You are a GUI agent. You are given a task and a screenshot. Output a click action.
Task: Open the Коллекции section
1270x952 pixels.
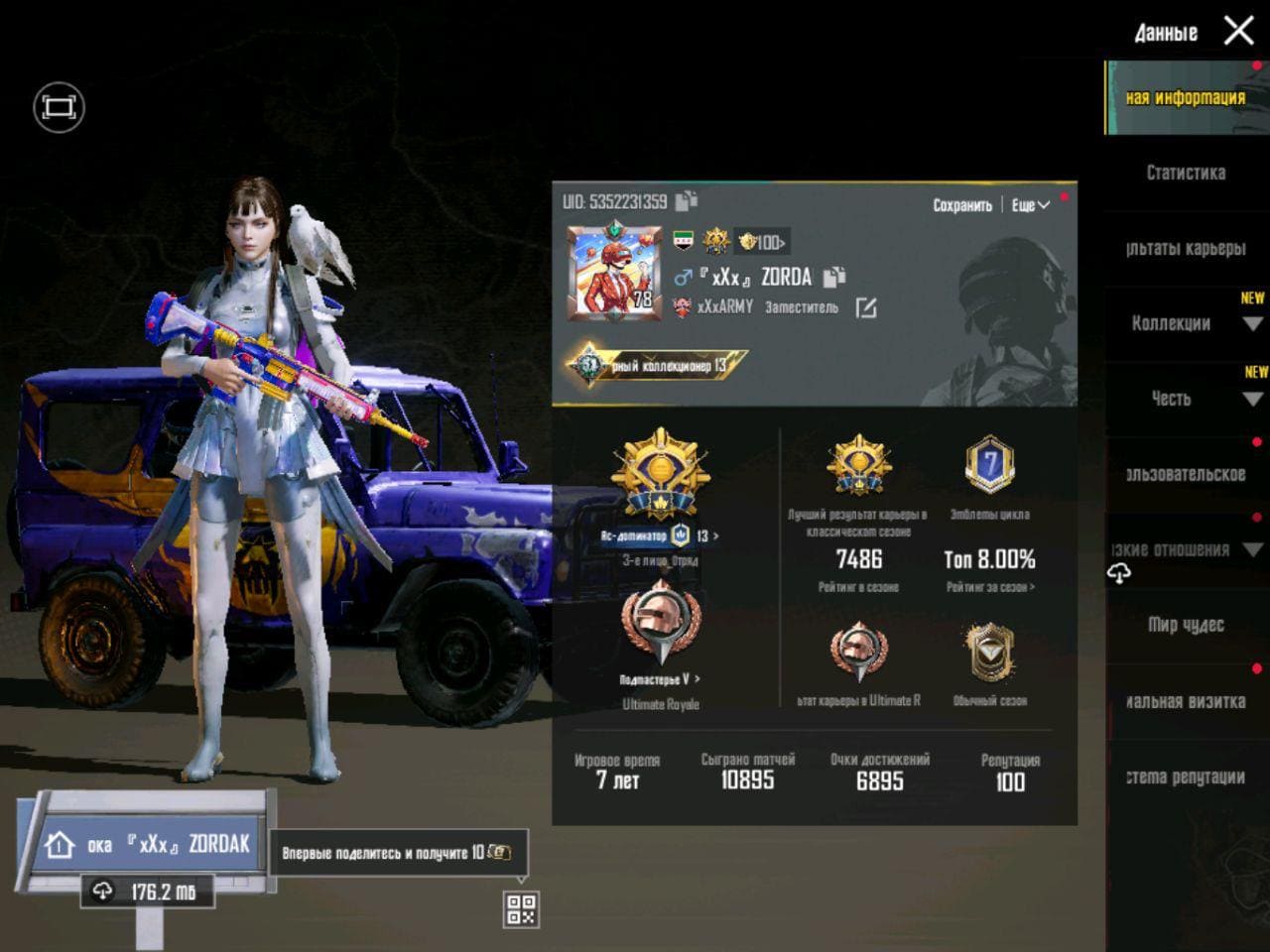(1172, 323)
